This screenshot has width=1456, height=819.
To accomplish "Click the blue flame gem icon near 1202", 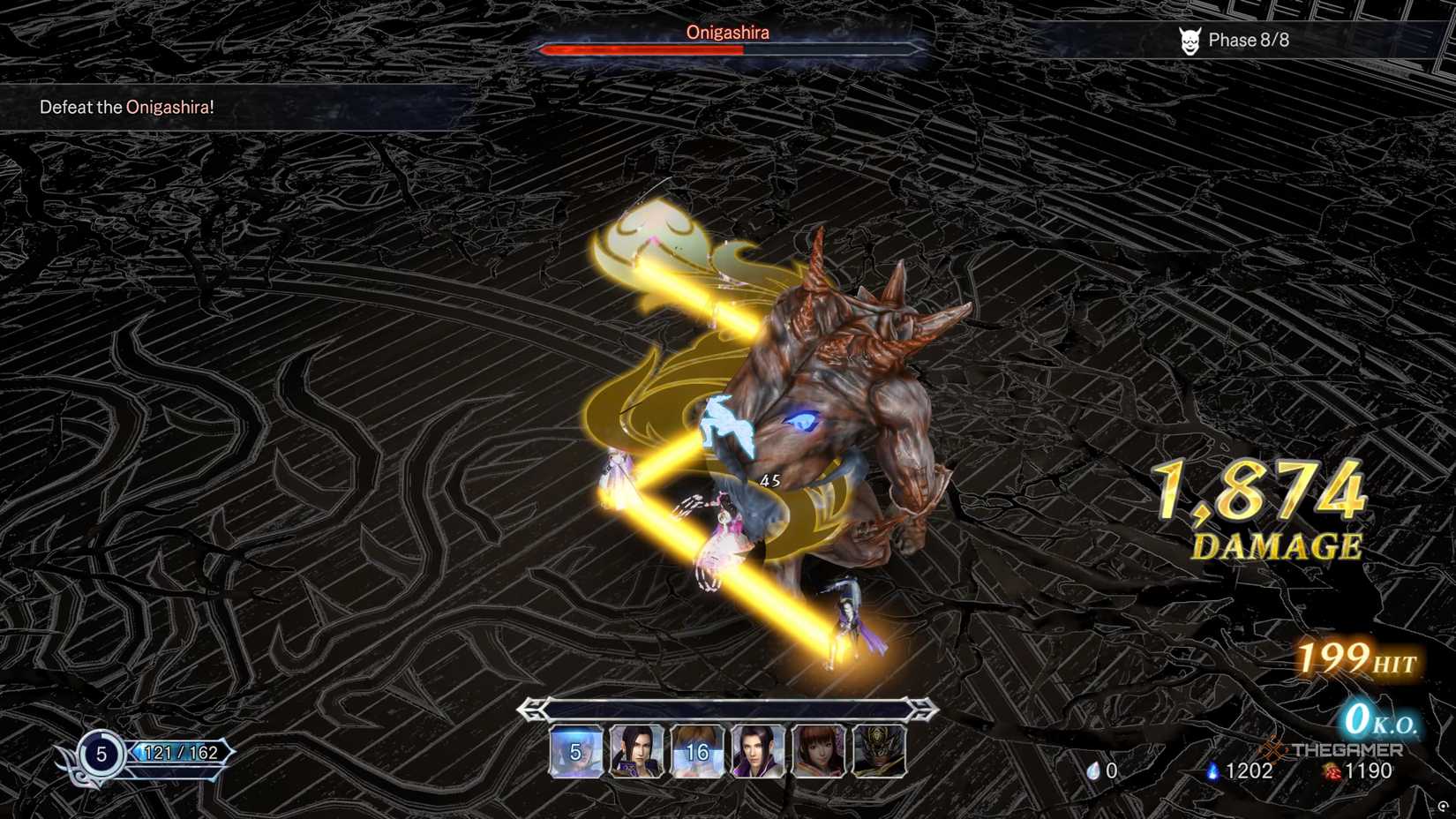I will 1215,769.
